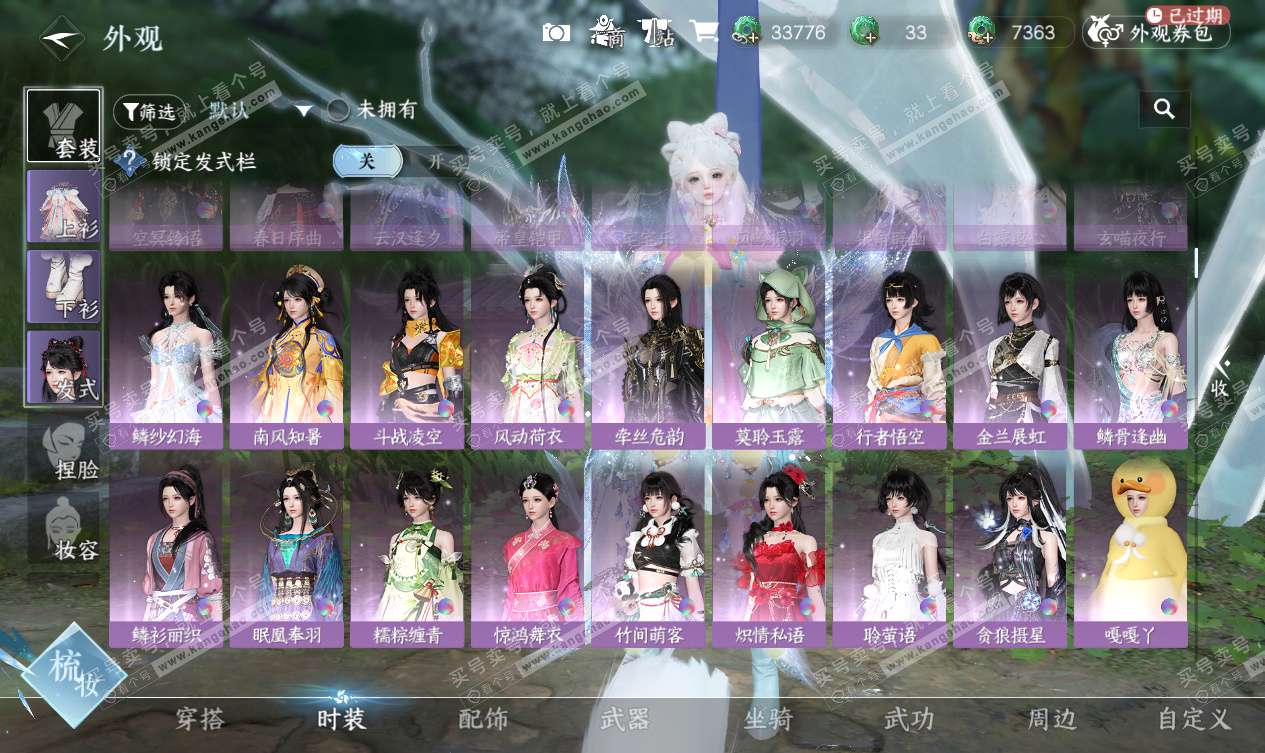1265x753 pixels.
Task: Open the 筛选 filter
Action: [149, 111]
